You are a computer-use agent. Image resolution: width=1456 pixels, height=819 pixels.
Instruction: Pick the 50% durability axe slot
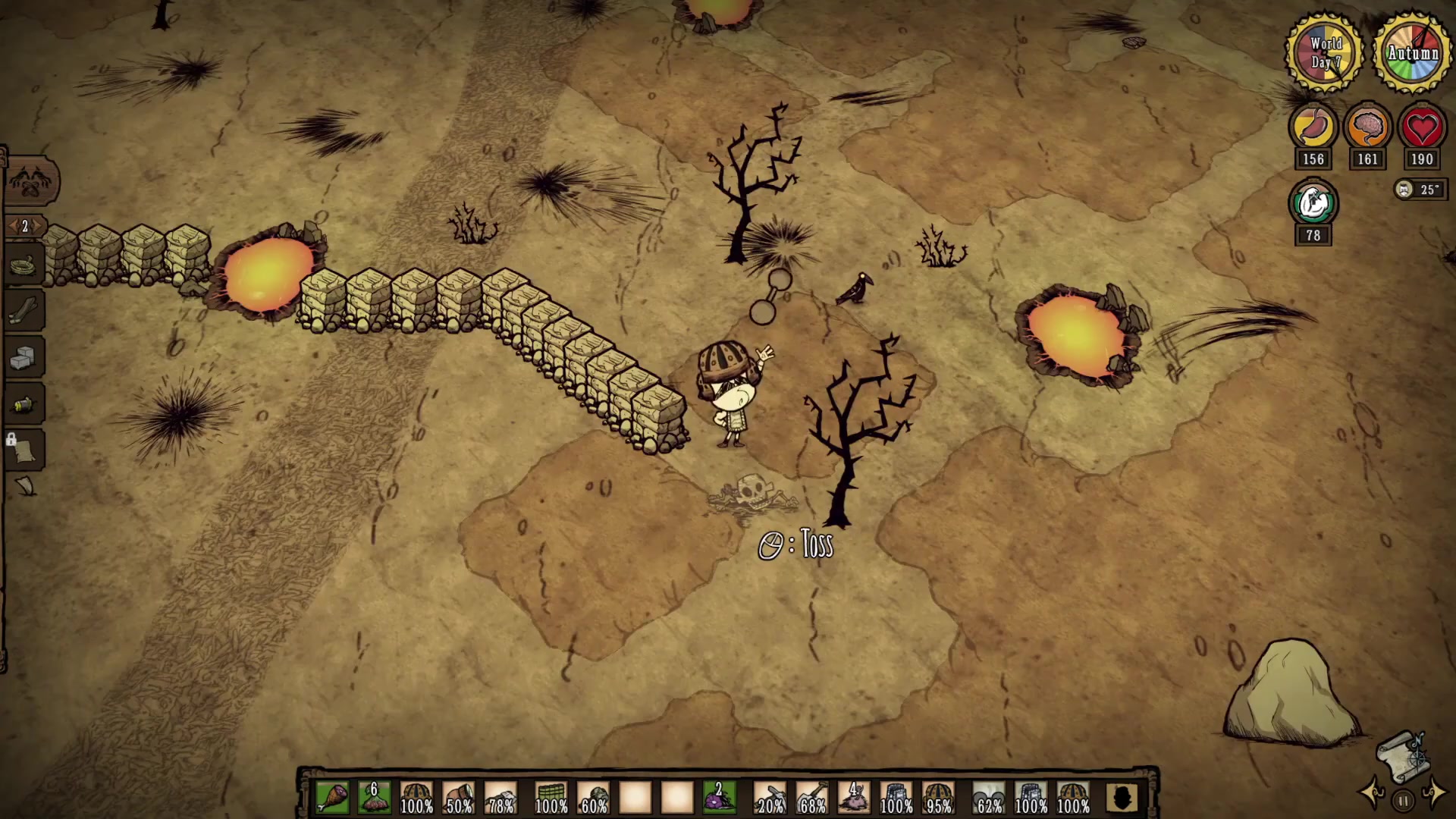(x=458, y=798)
